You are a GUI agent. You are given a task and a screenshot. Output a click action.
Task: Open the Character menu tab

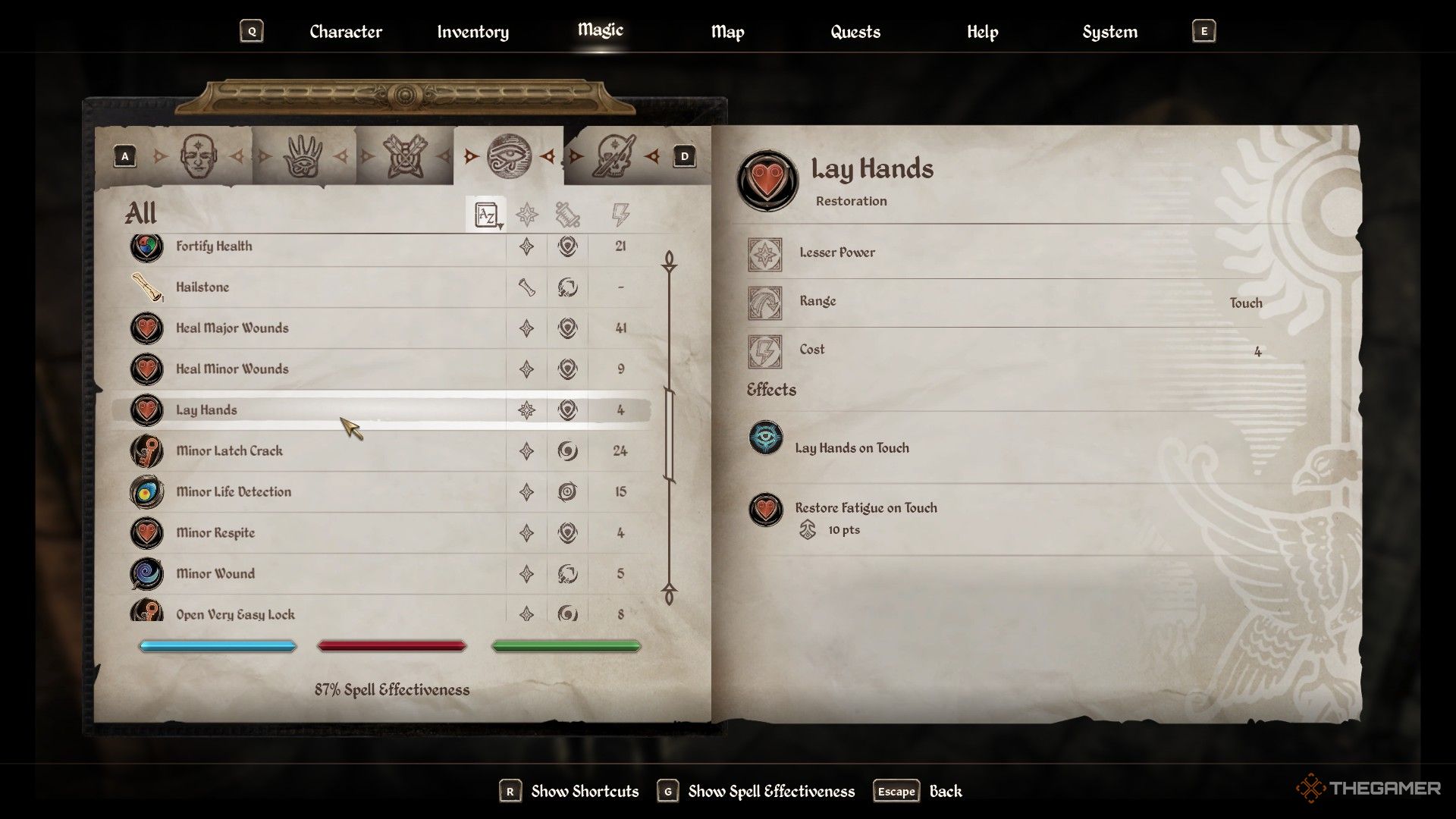click(x=345, y=32)
